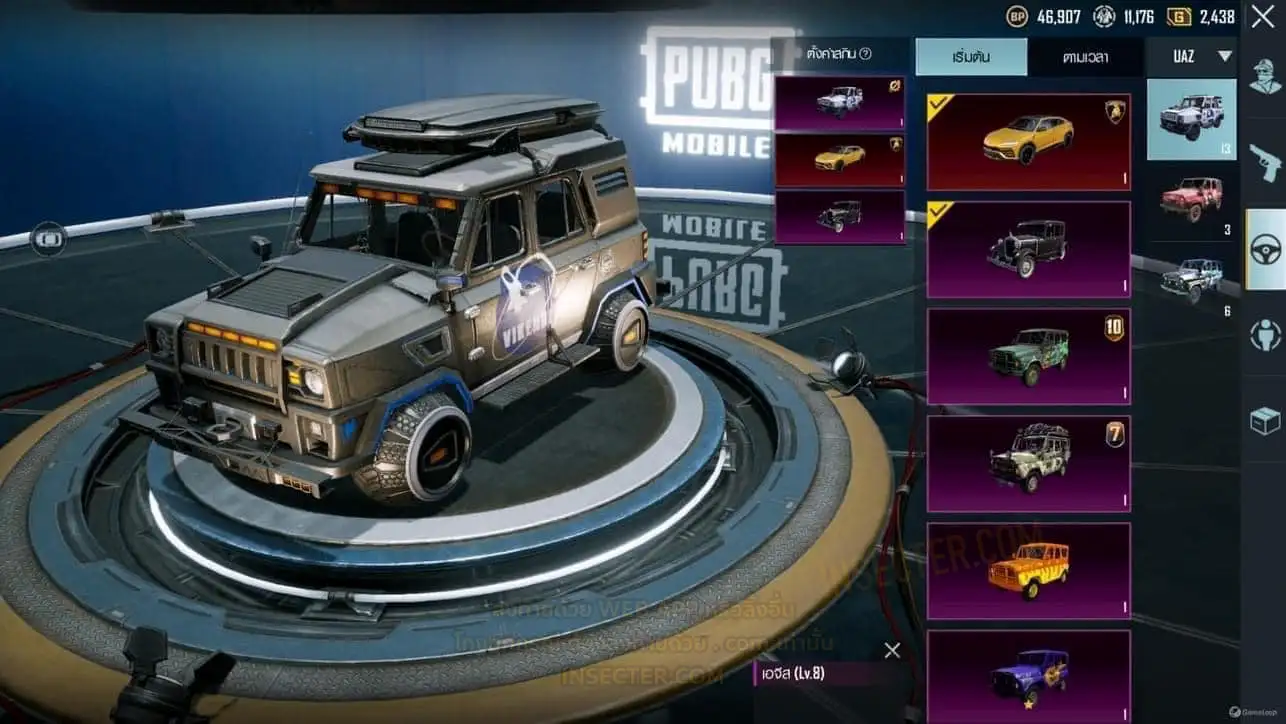1286x724 pixels.
Task: Open the parachute gear category icon
Action: coord(1265,335)
